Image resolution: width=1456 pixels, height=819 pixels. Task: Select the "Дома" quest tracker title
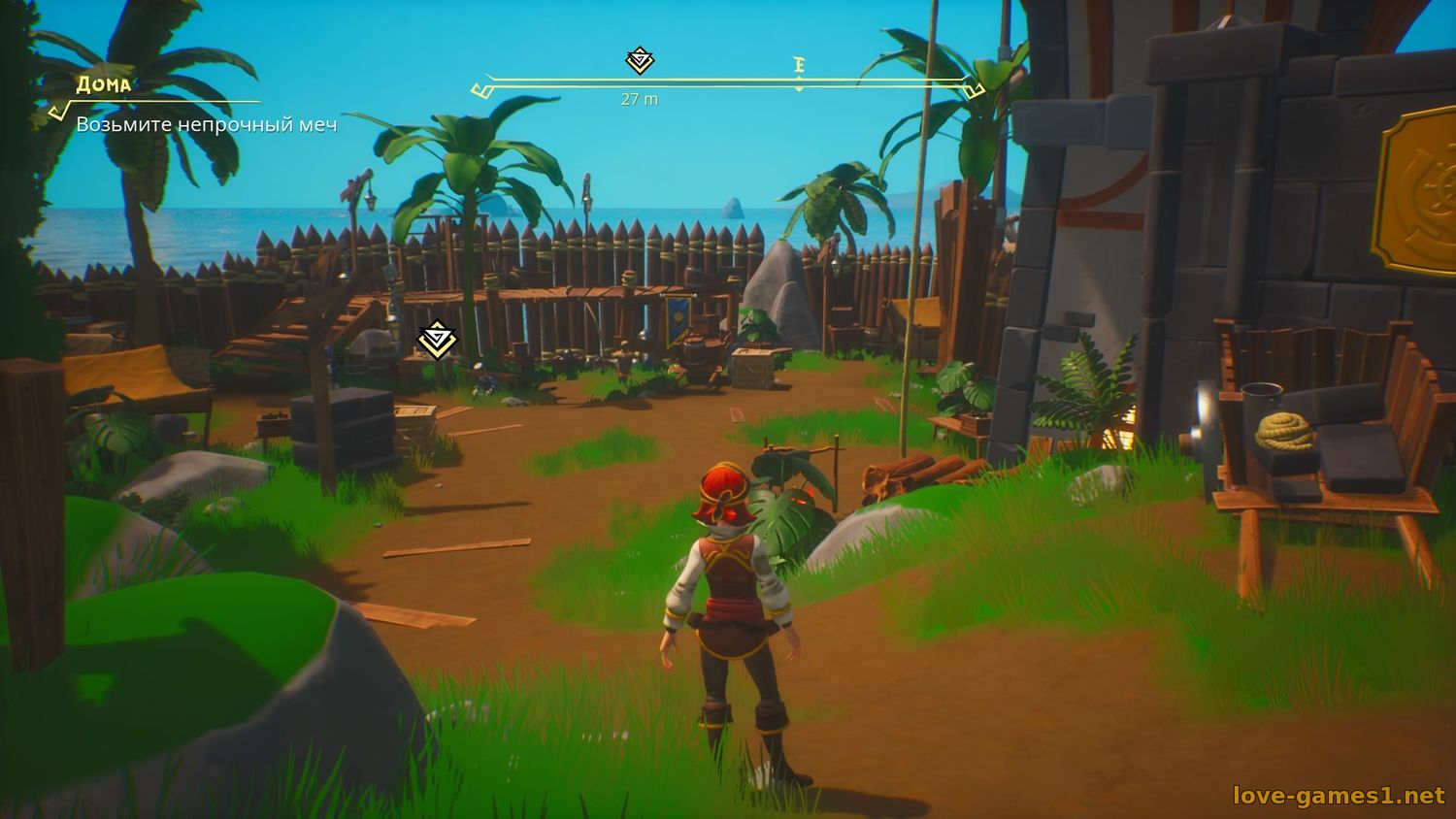(x=104, y=84)
